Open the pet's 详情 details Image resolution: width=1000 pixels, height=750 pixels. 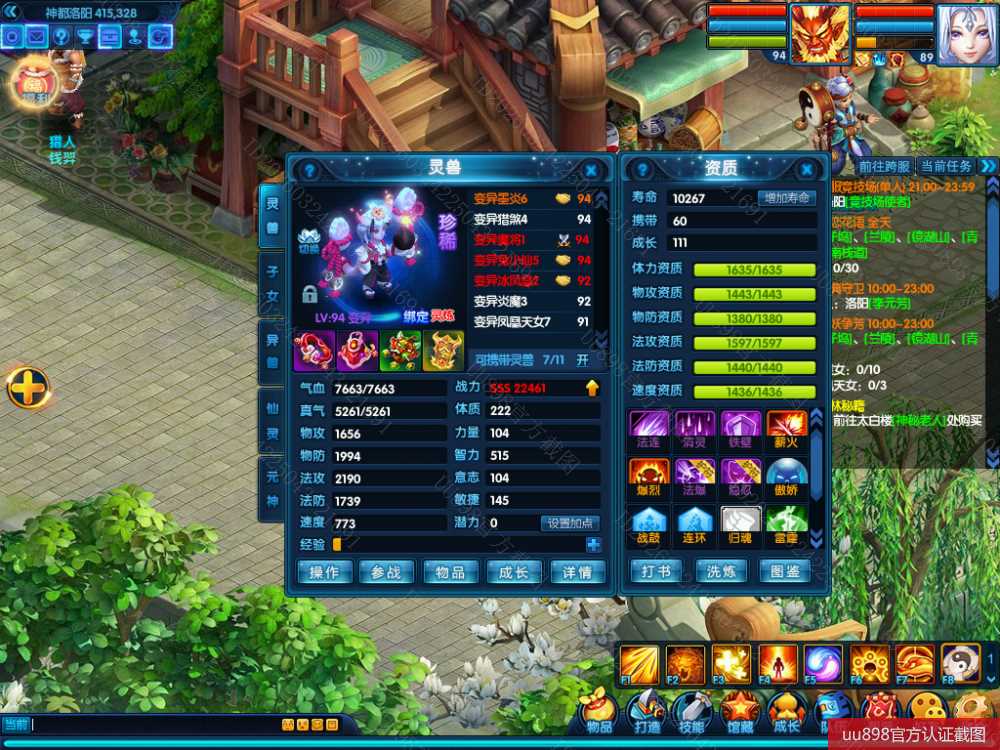point(577,572)
